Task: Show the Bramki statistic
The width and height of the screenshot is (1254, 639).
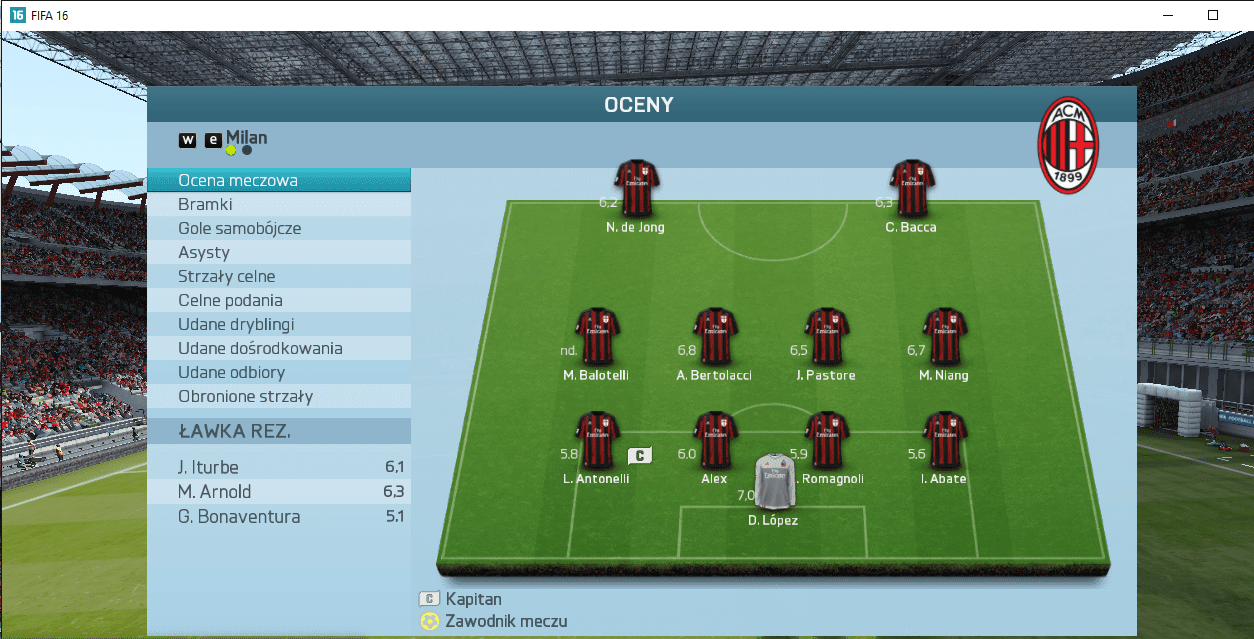Action: (x=278, y=205)
